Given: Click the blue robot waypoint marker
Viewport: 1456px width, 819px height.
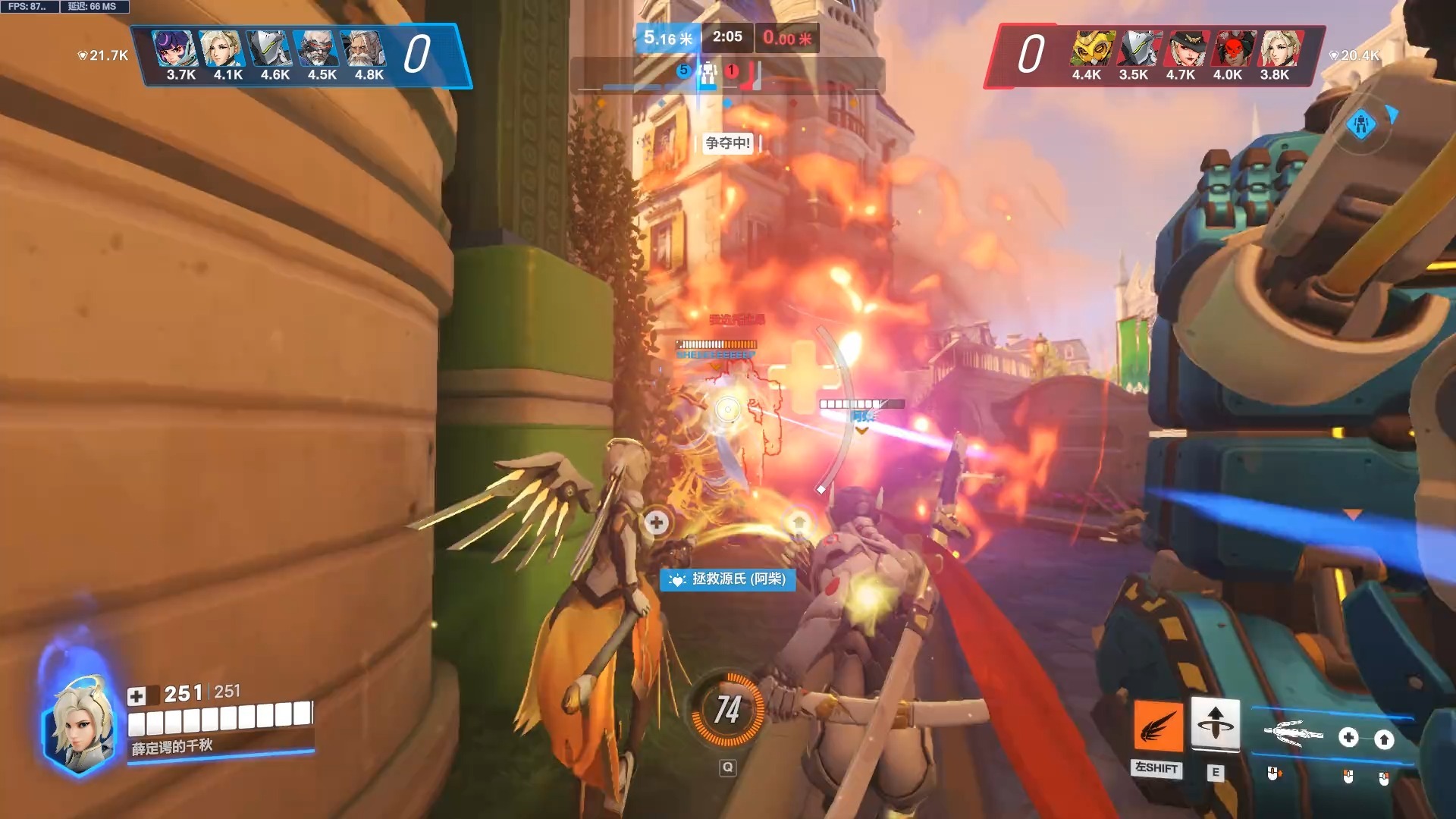Looking at the screenshot, I should (x=1361, y=124).
